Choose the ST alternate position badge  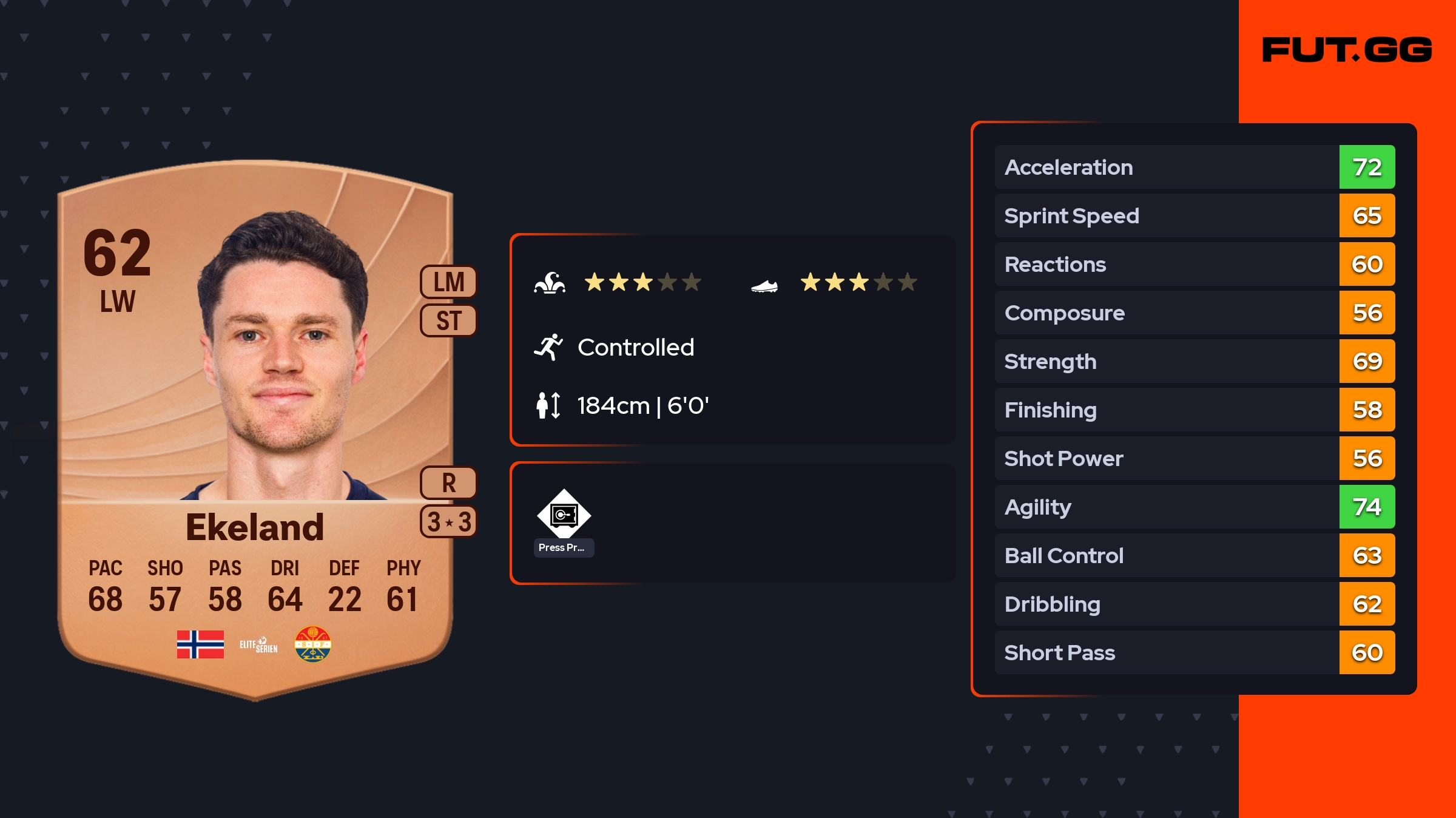pyautogui.click(x=448, y=320)
